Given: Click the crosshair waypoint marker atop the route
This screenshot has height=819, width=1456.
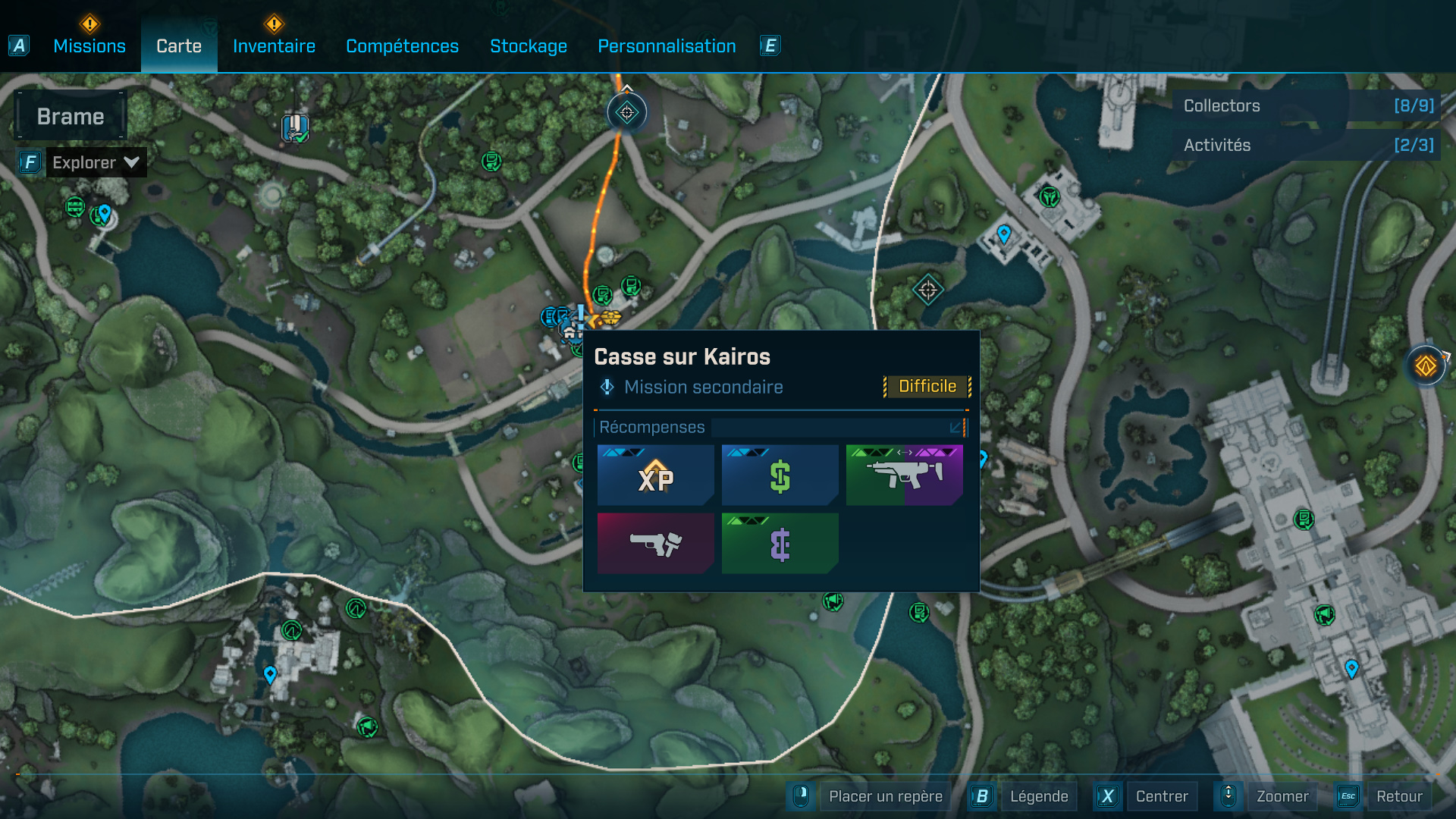Looking at the screenshot, I should pos(627,113).
